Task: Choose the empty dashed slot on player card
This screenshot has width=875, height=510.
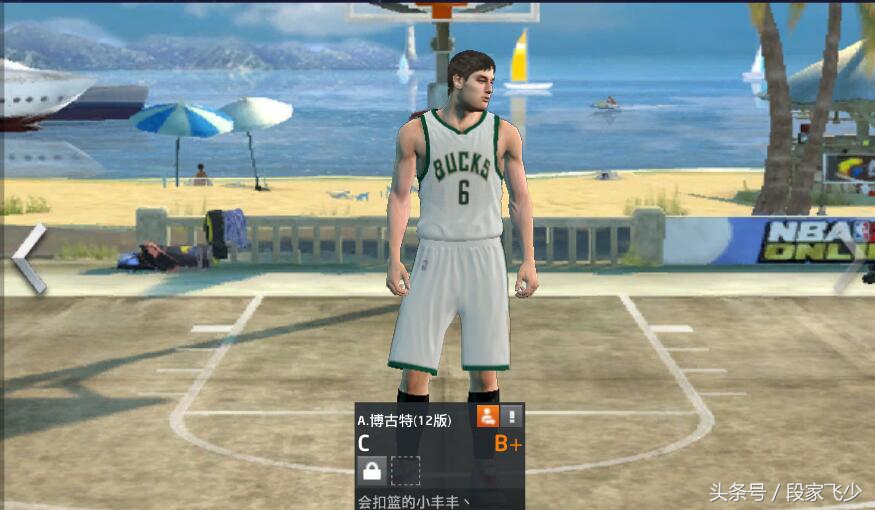Action: point(405,470)
